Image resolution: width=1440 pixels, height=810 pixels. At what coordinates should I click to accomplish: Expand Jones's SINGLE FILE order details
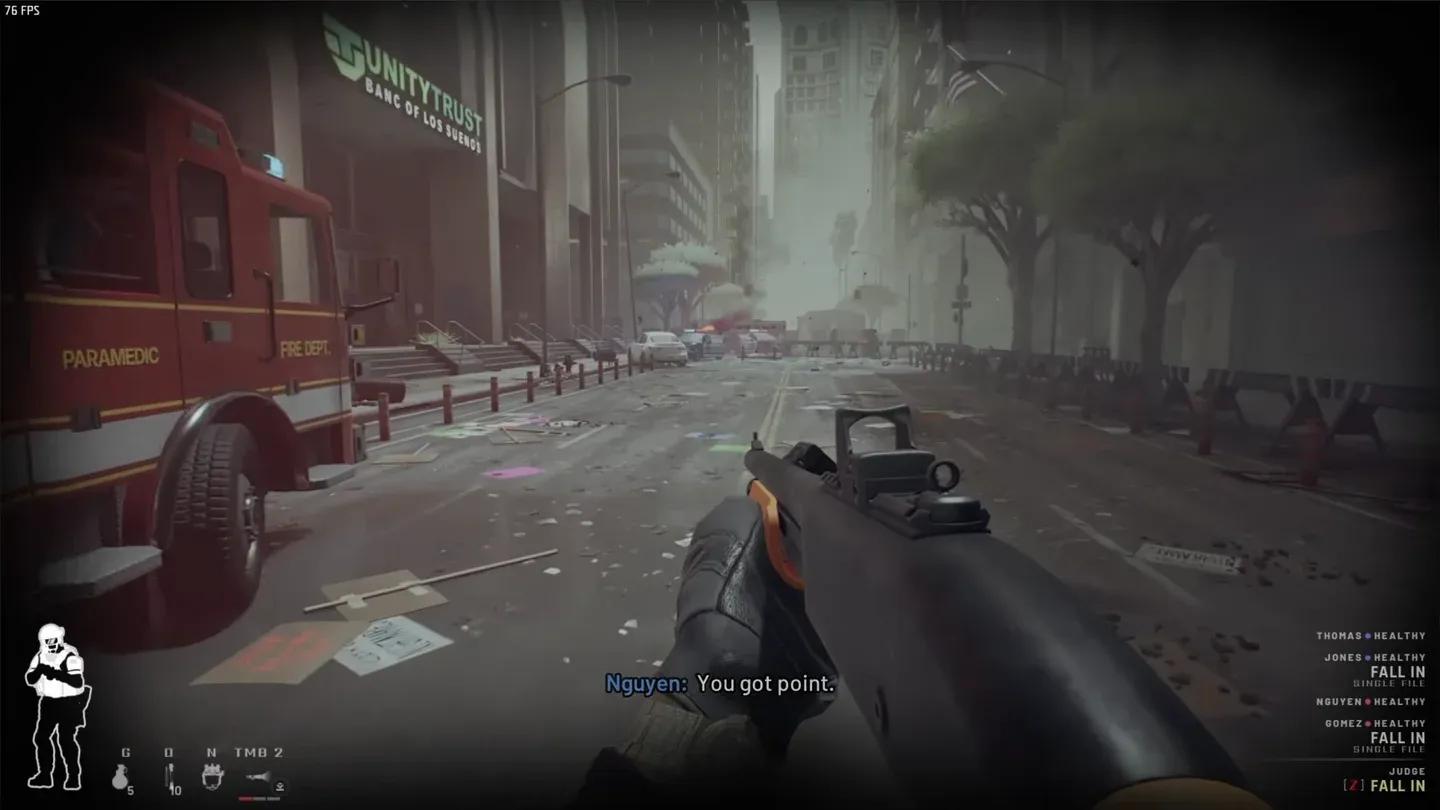click(1389, 683)
